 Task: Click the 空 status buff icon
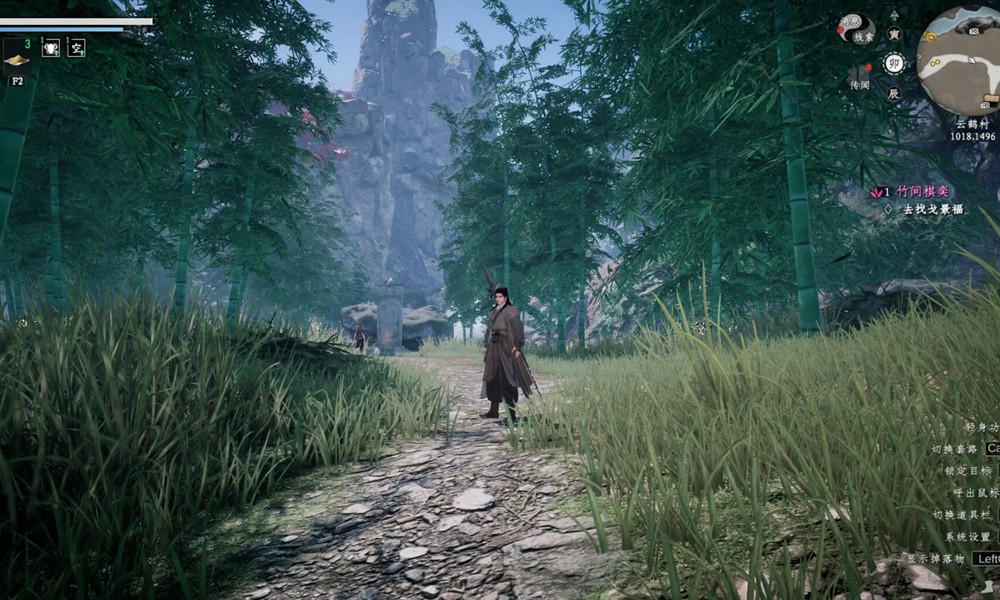(76, 47)
